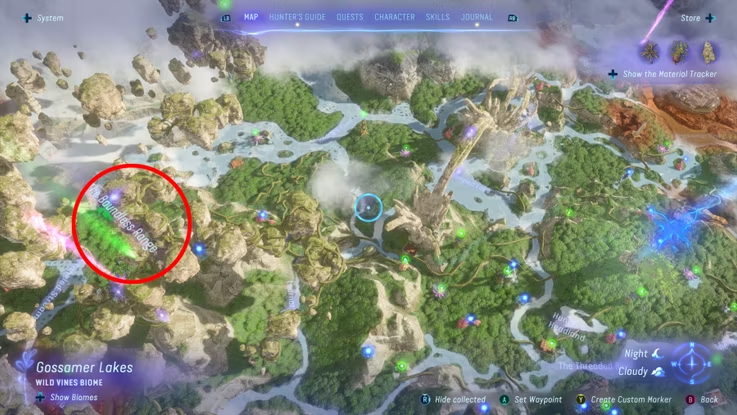
Task: Click the compass rose icon
Action: coord(691,361)
